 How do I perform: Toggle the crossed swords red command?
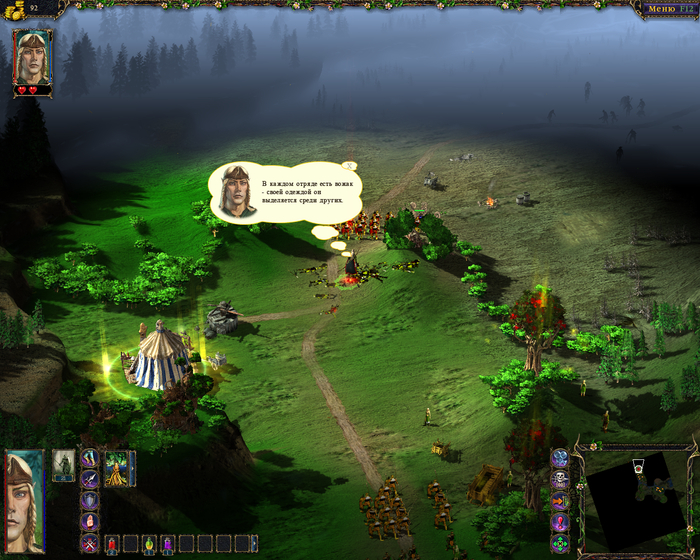[x=90, y=543]
